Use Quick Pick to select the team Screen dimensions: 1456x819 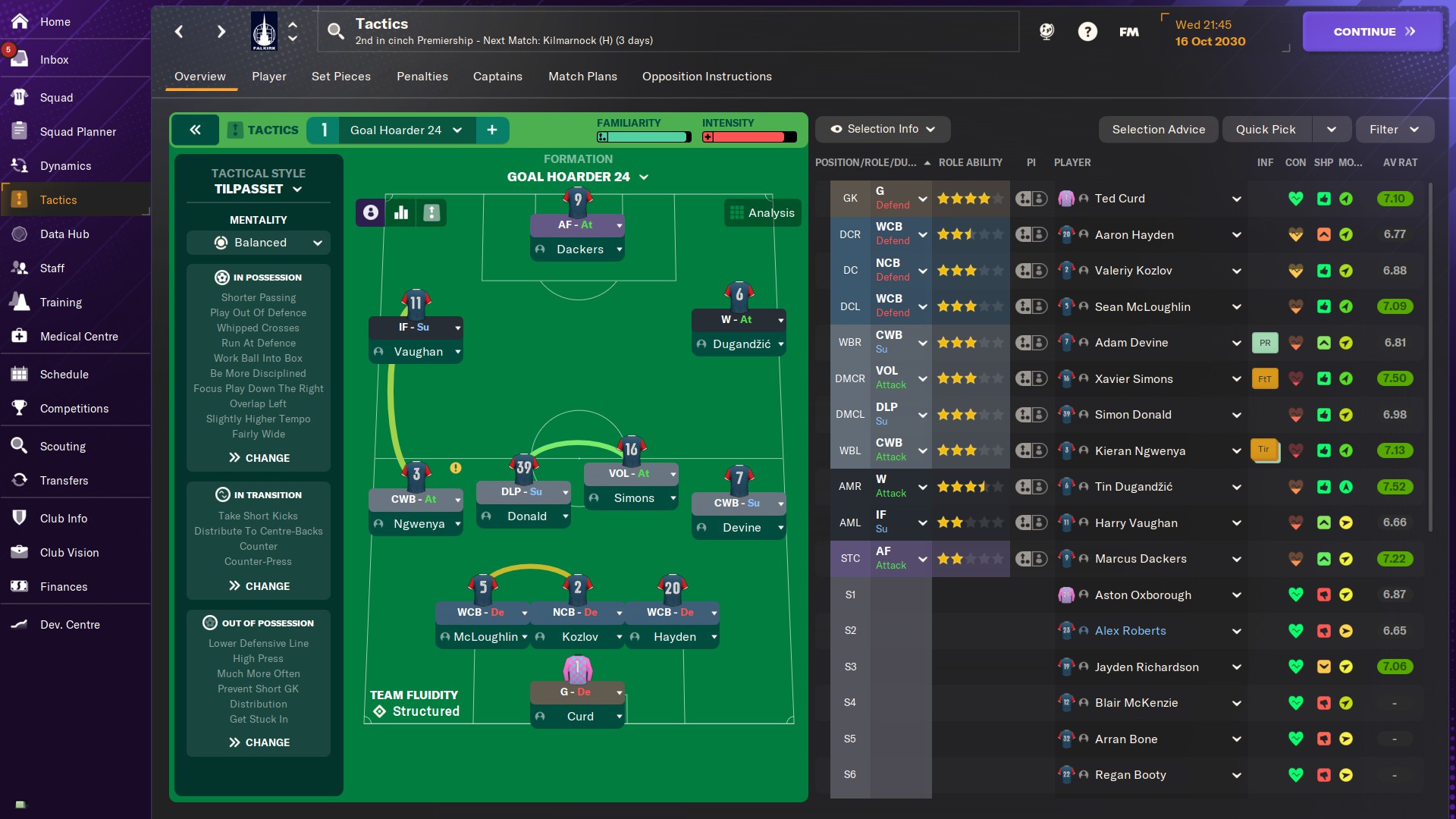[x=1265, y=130]
